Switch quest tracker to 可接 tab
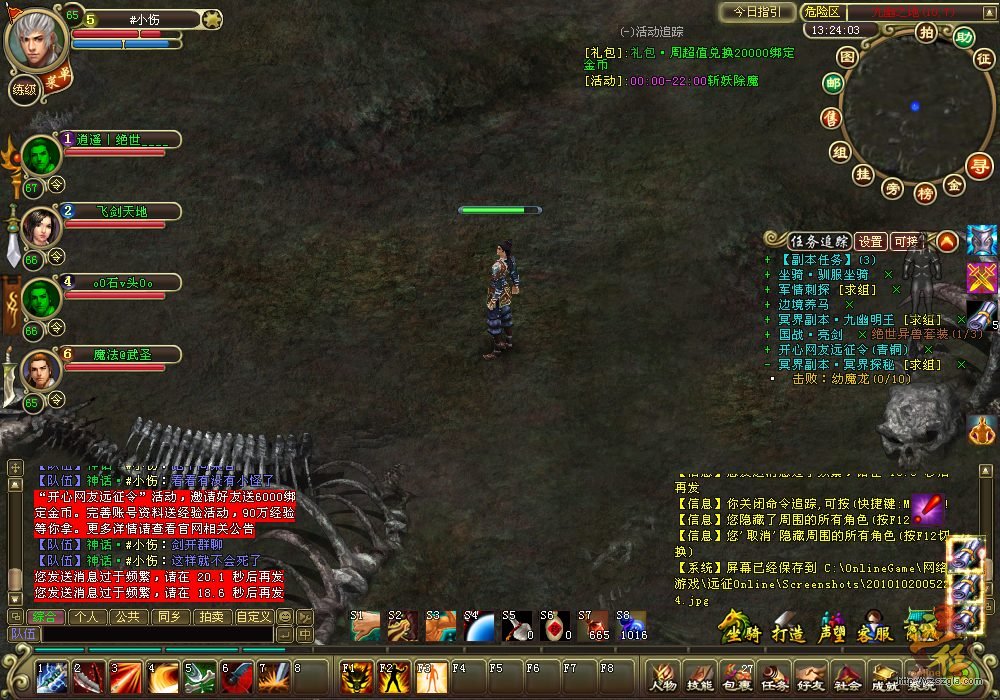The height and width of the screenshot is (700, 1000). click(906, 241)
